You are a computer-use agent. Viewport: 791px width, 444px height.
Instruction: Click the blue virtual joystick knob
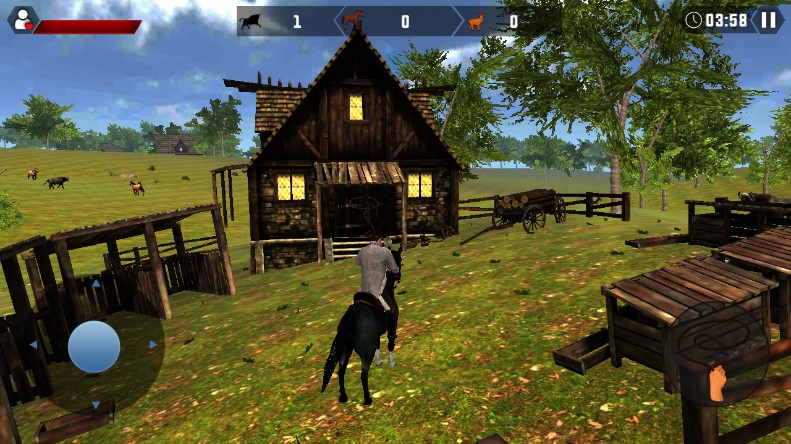click(94, 346)
